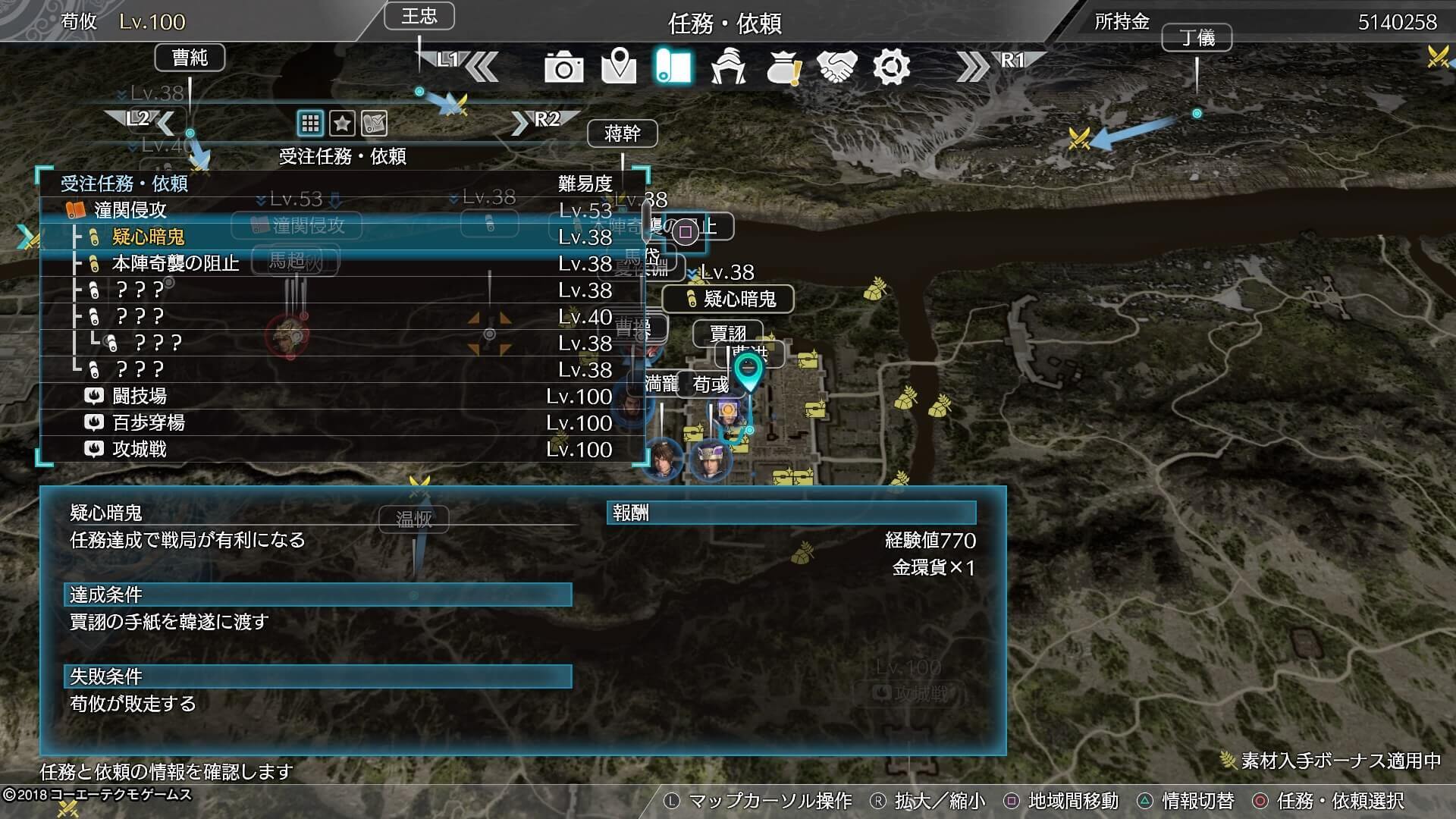Screen dimensions: 1456x819
Task: Select the 潼関侵攻 main mission row
Action: [341, 210]
